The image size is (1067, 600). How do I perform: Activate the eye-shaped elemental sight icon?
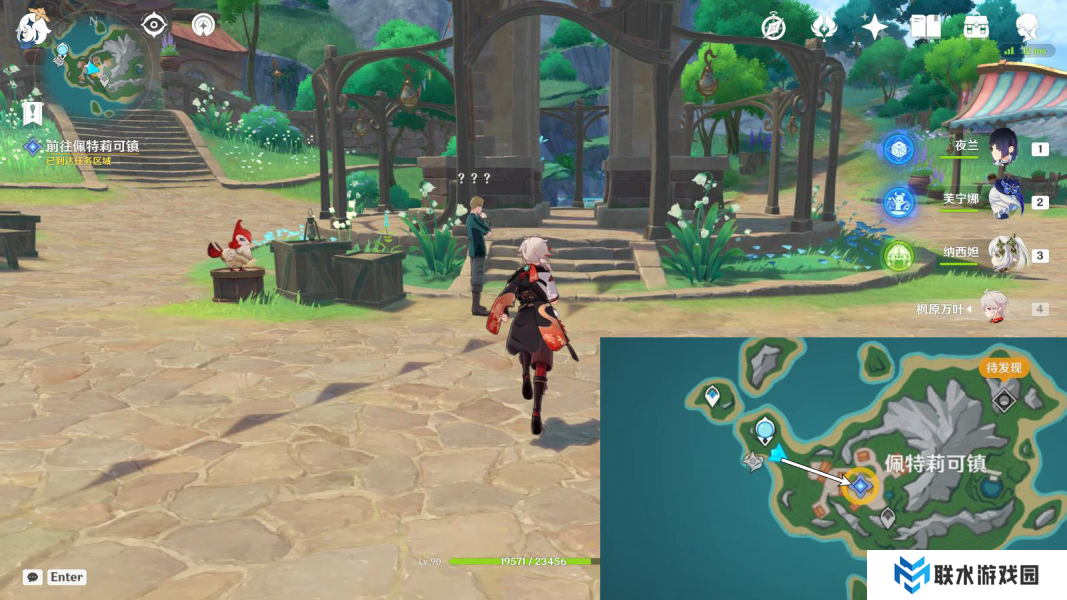[153, 25]
